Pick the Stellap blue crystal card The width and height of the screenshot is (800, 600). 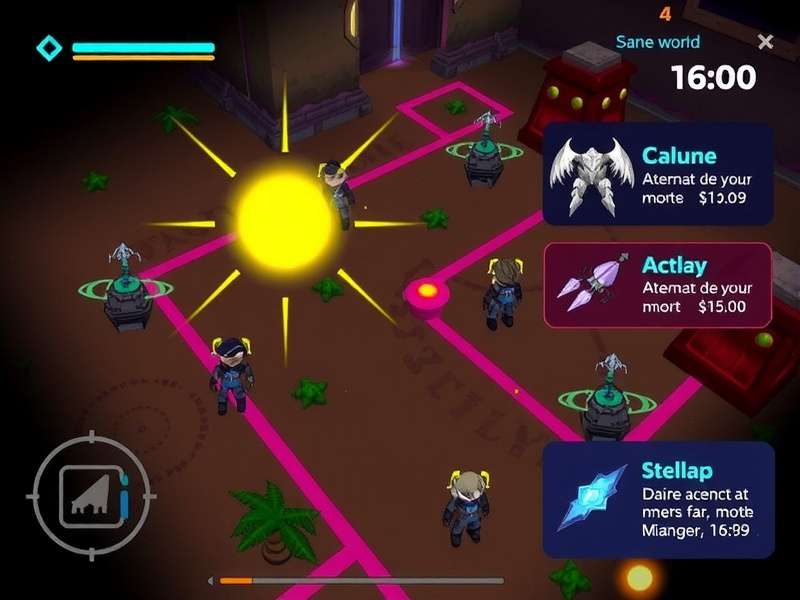pos(657,499)
